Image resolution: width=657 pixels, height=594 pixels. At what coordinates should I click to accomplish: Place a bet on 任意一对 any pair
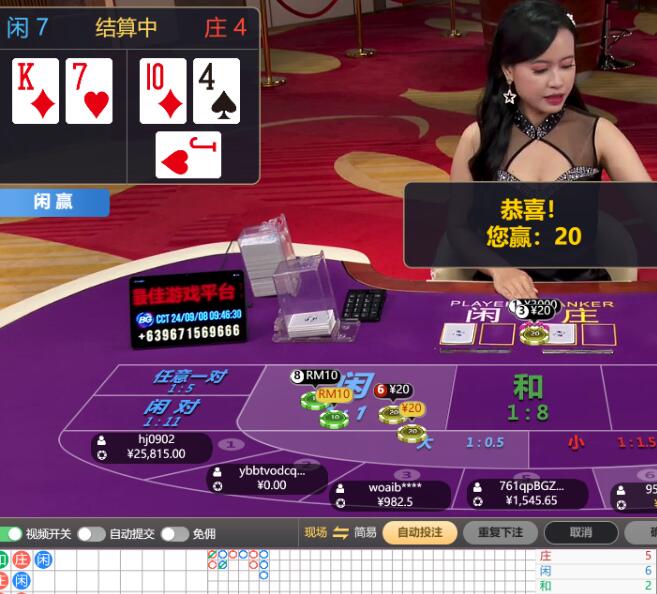(x=189, y=380)
